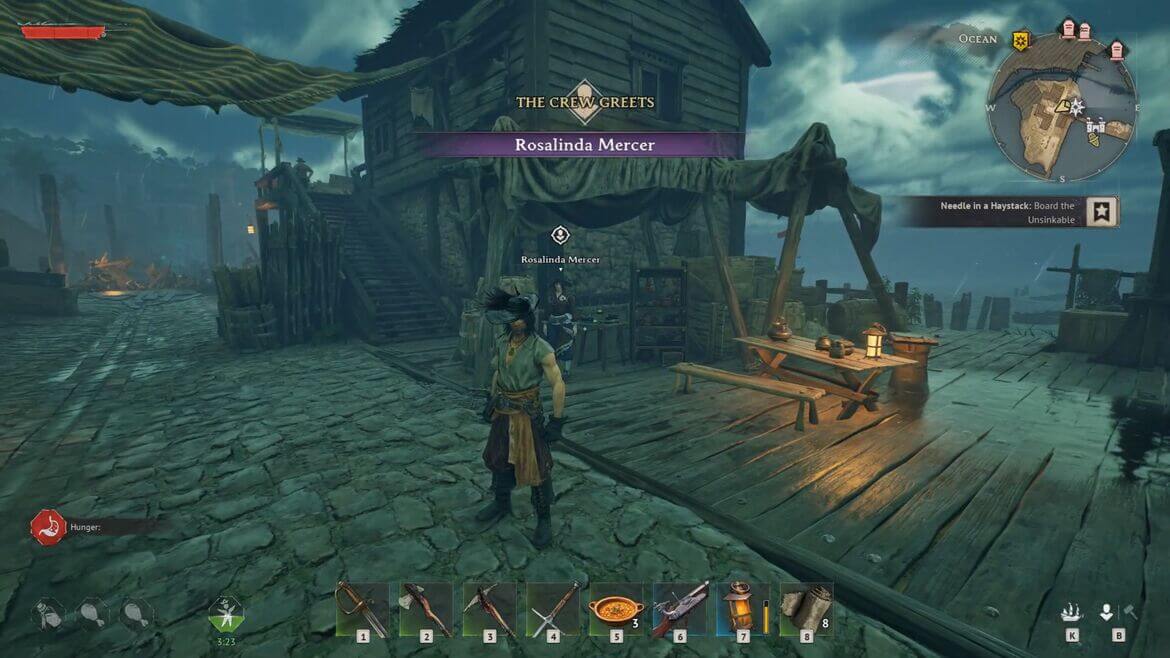This screenshot has width=1170, height=658.
Task: Click the Rosalinda Mercer greeting banner
Action: pos(584,145)
